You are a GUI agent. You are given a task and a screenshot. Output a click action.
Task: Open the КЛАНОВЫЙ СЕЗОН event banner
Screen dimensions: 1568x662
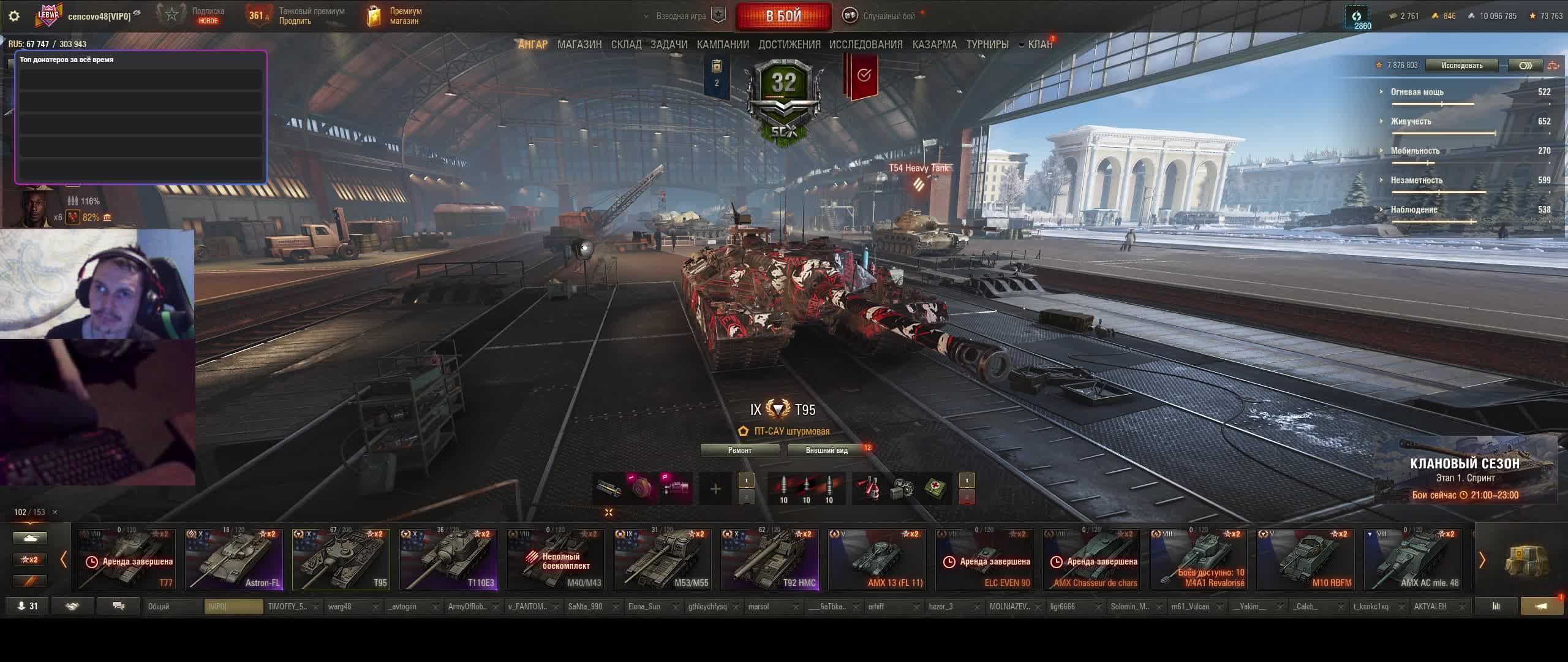(1465, 470)
